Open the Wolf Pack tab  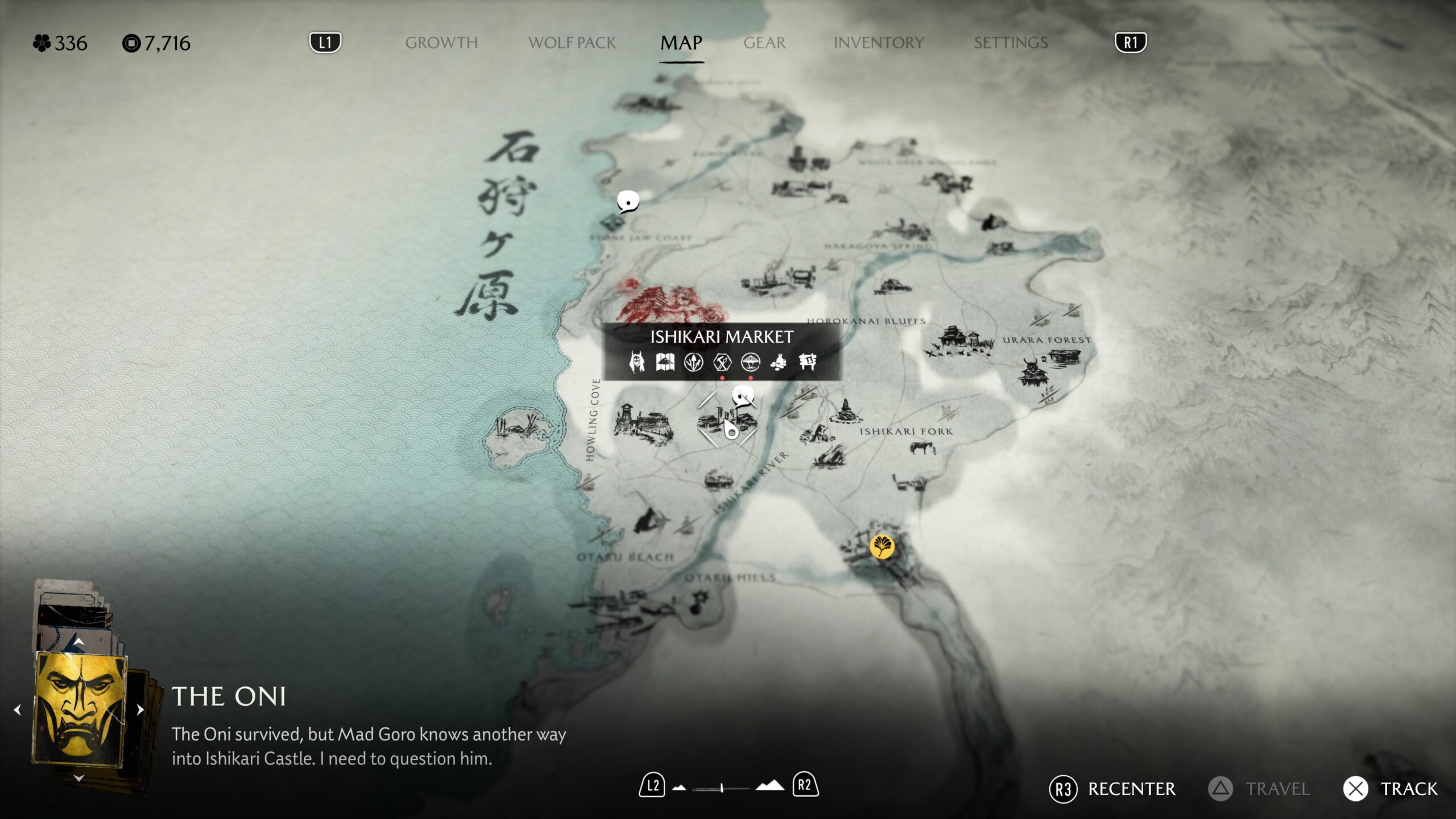pos(572,43)
